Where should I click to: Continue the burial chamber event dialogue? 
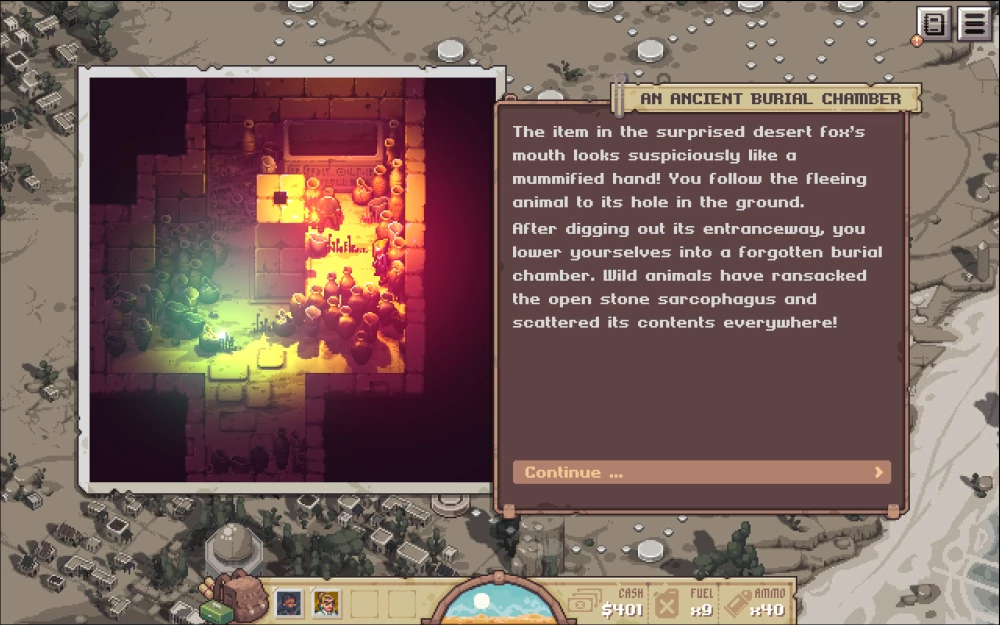click(701, 472)
